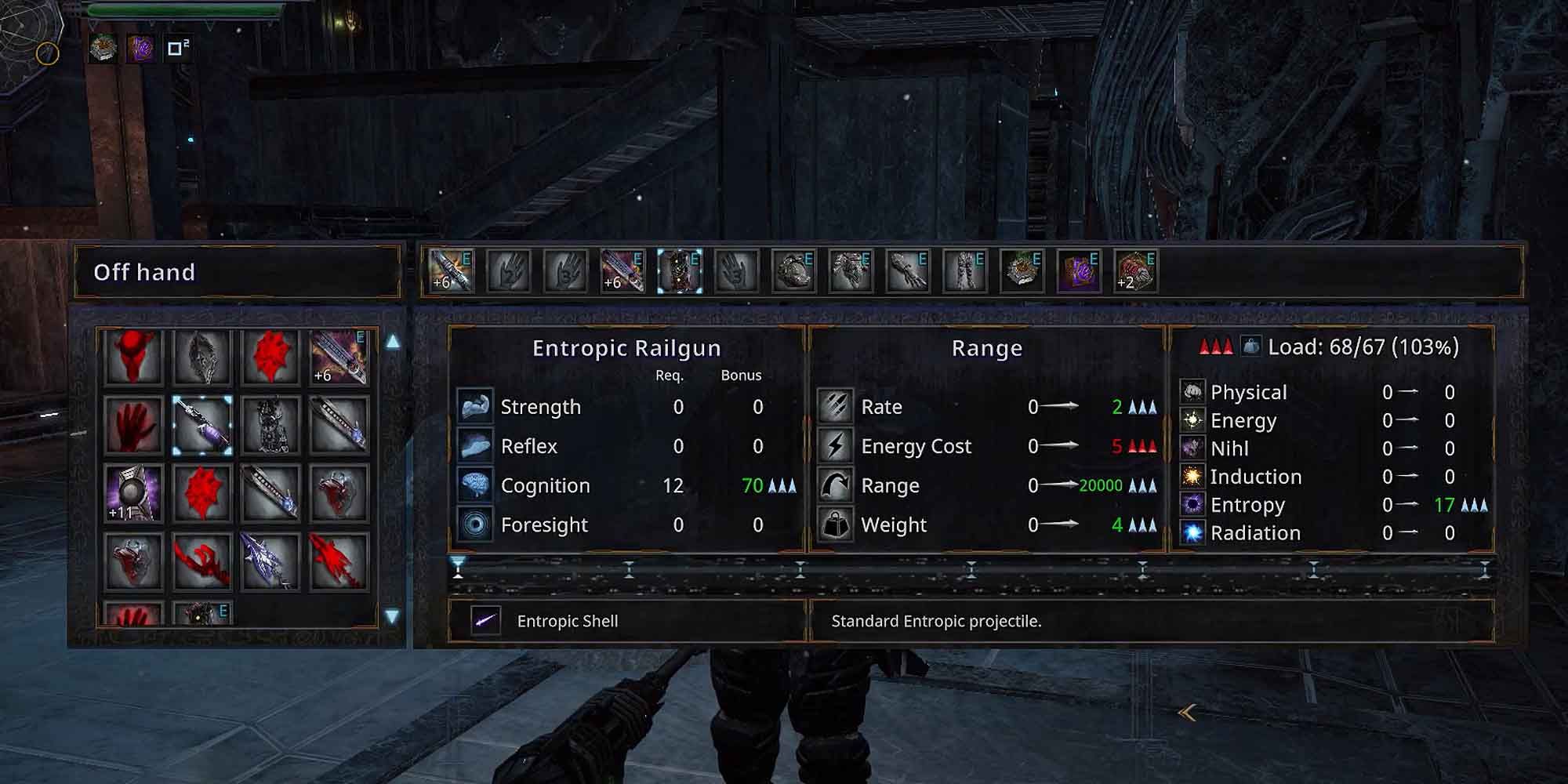This screenshot has height=784, width=1568.
Task: Select the +6 sword in the equipment bar
Action: click(451, 270)
